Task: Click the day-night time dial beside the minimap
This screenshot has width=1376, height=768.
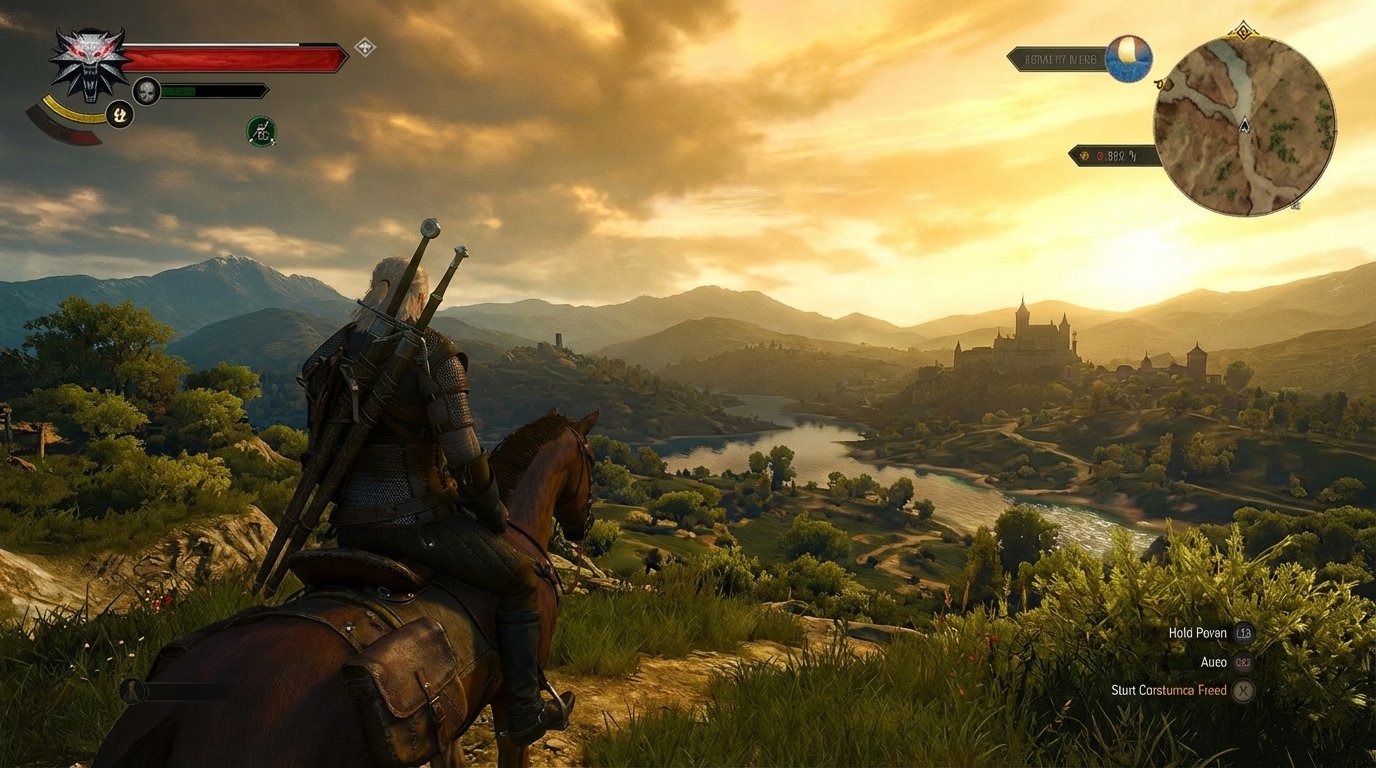Action: pyautogui.click(x=1129, y=57)
